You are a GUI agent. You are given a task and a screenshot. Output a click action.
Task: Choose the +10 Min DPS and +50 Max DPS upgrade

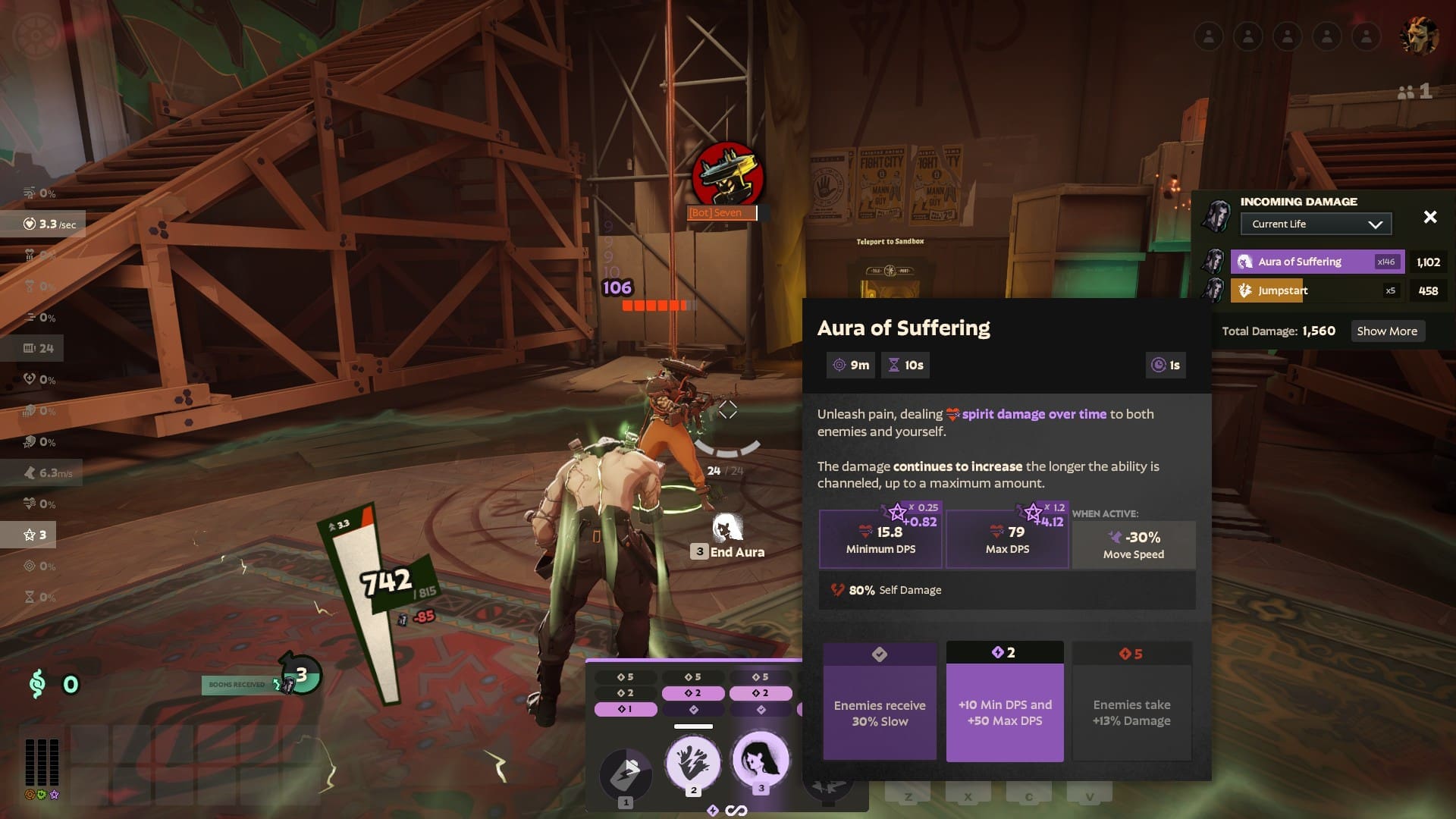(1005, 701)
